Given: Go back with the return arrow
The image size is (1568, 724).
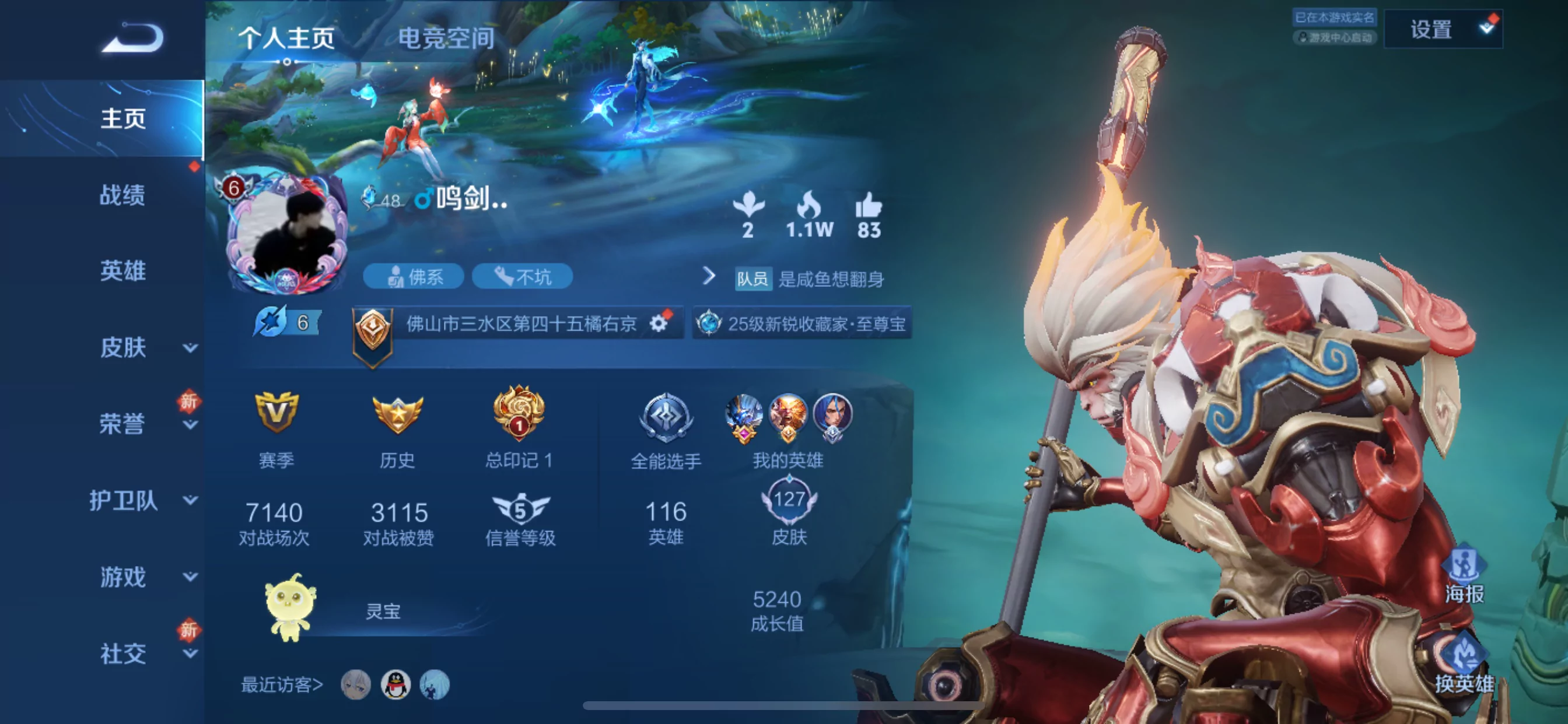Looking at the screenshot, I should [132, 38].
